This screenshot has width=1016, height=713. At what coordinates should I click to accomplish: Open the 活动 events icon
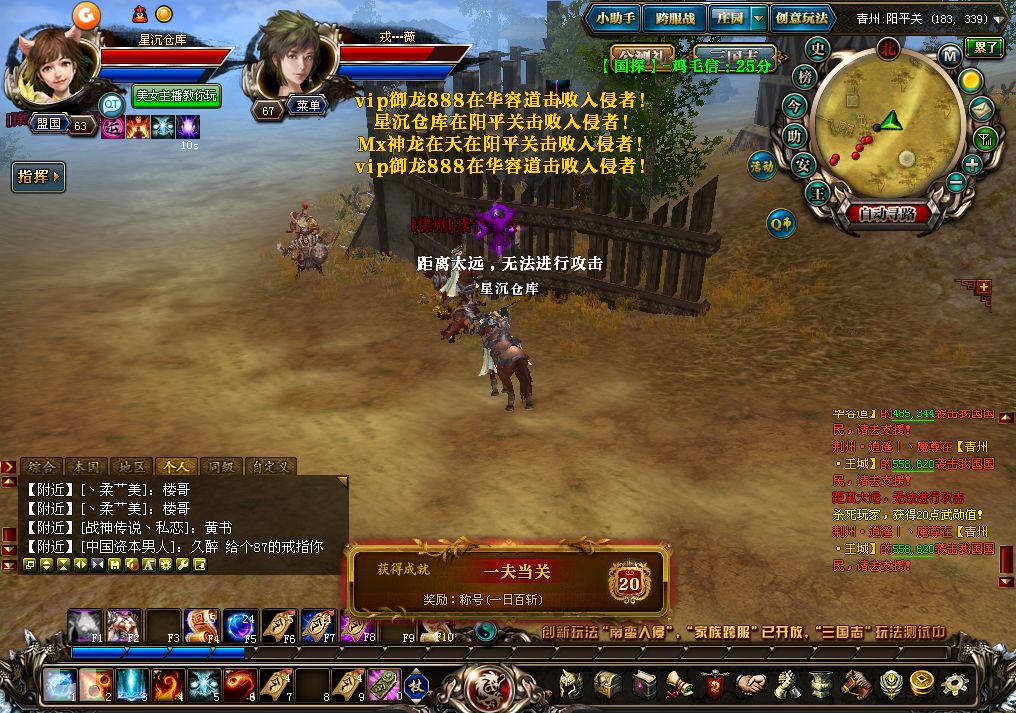[x=762, y=165]
